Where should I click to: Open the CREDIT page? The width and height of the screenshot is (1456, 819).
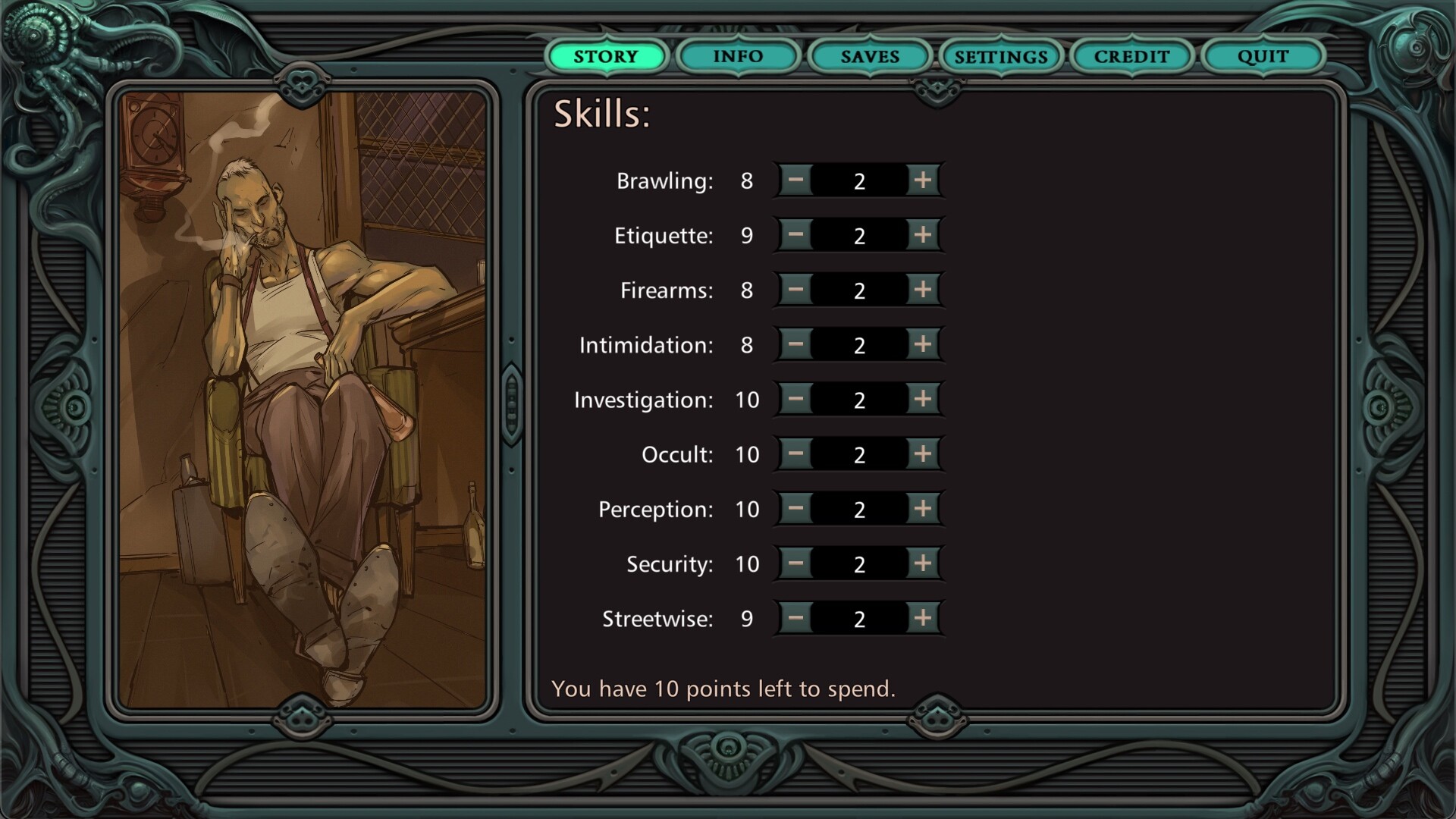(1131, 56)
